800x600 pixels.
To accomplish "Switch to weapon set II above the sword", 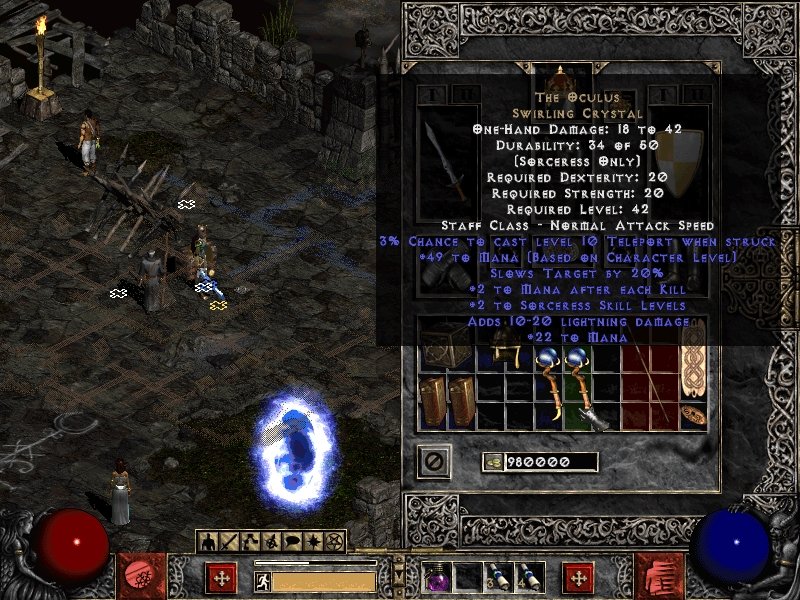I will 463,96.
